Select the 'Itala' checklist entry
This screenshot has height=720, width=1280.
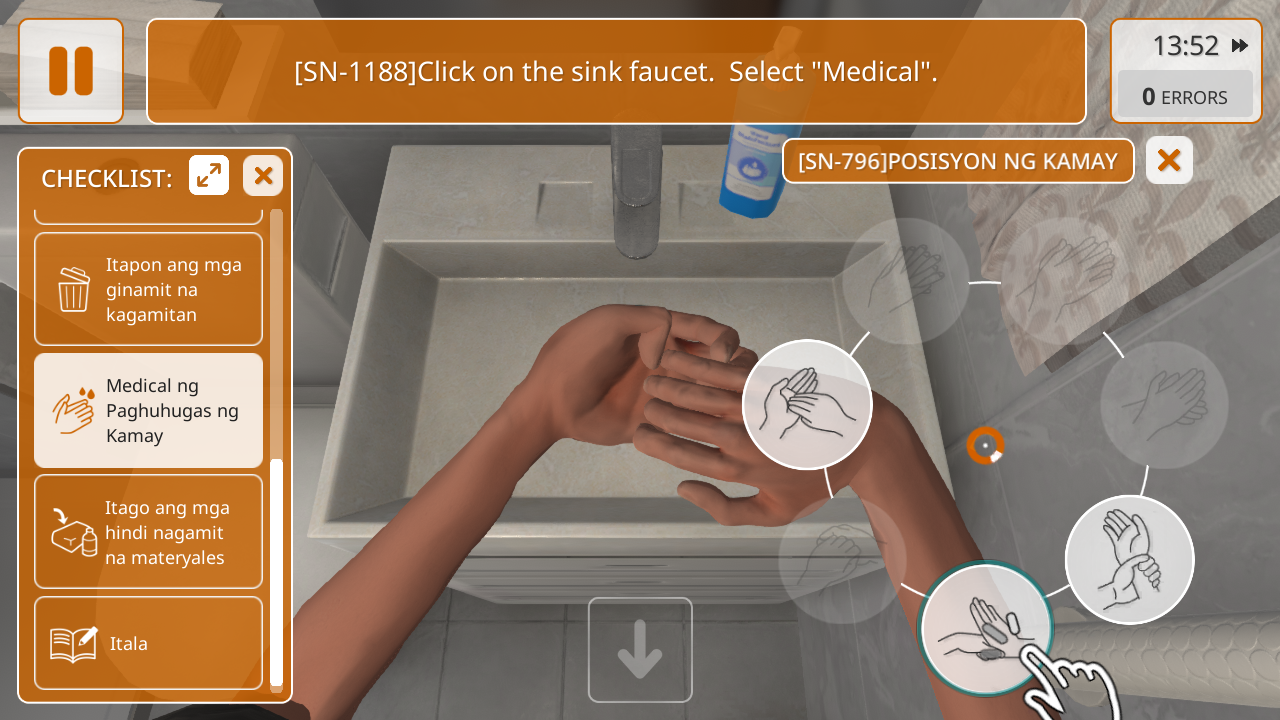pyautogui.click(x=148, y=643)
